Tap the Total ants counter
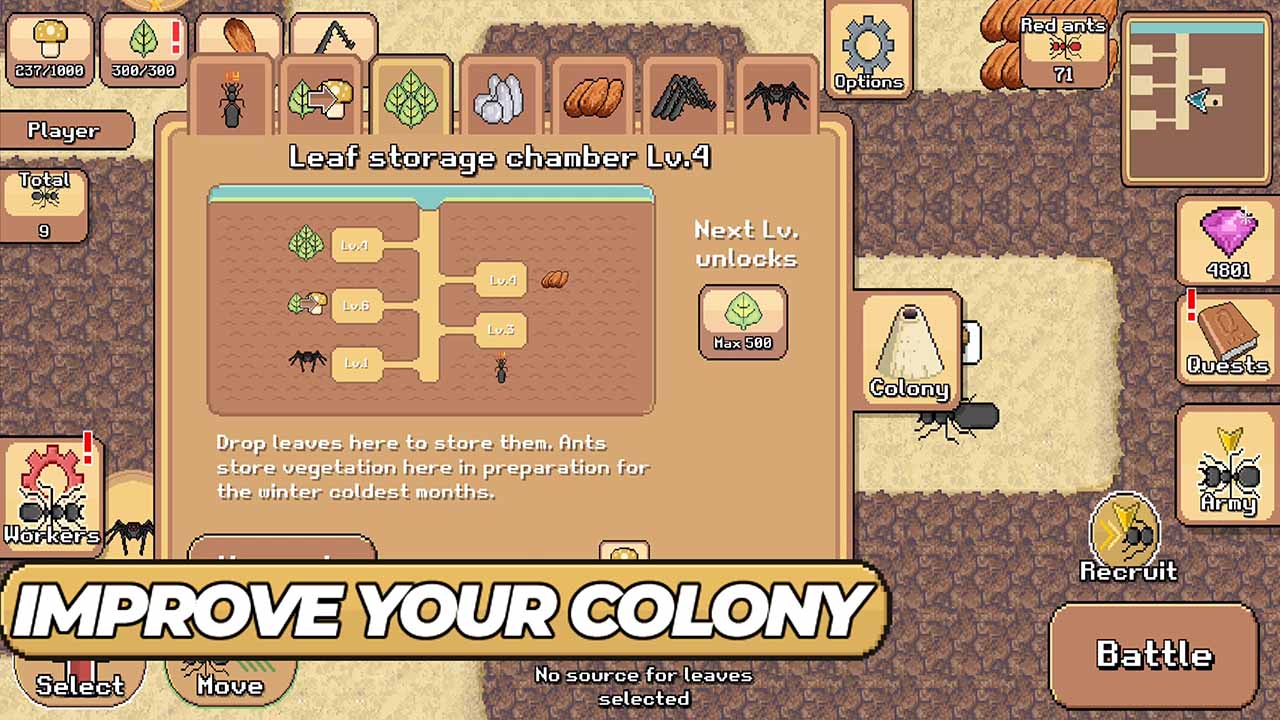This screenshot has width=1280, height=720. [45, 205]
